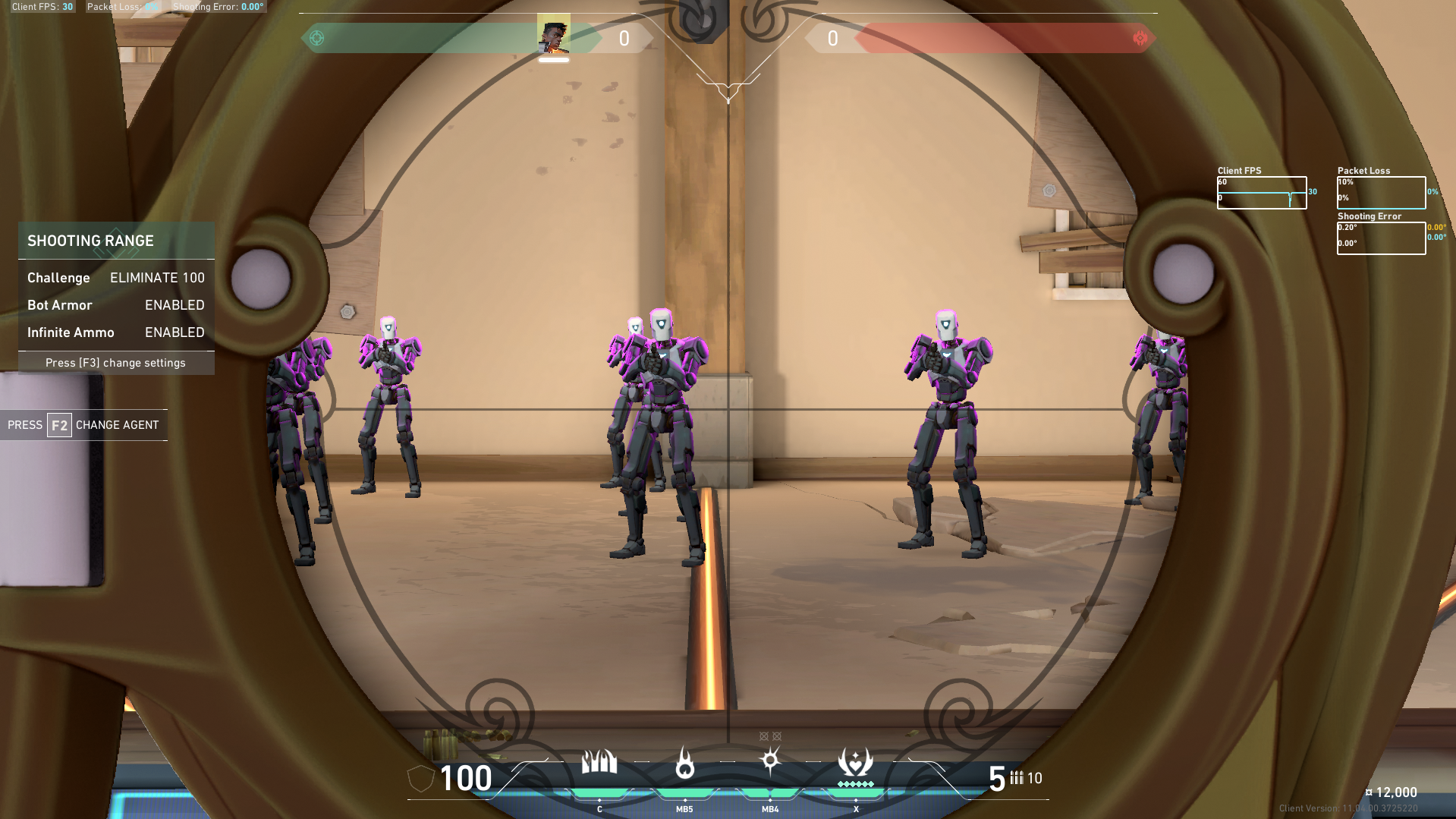Open the Challenge type selector
1456x819 pixels.
click(58, 278)
